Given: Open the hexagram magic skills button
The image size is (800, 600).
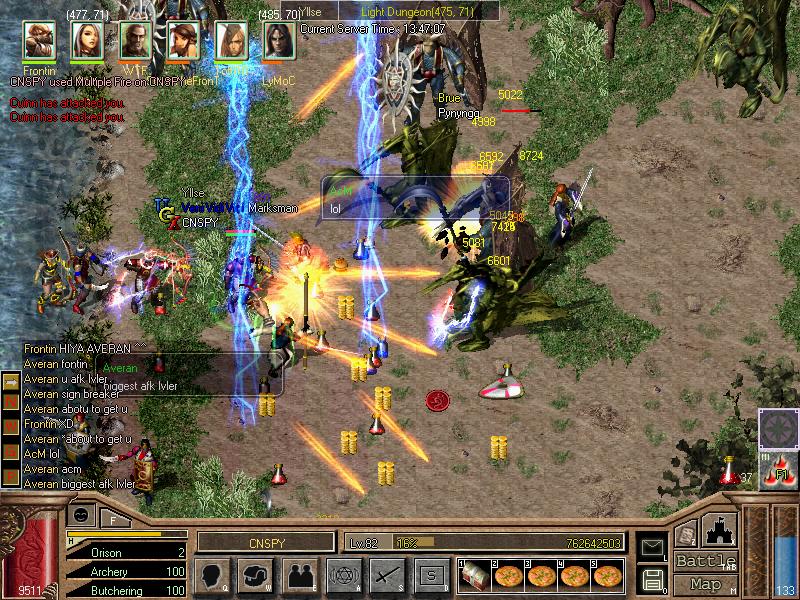Looking at the screenshot, I should pos(342,575).
